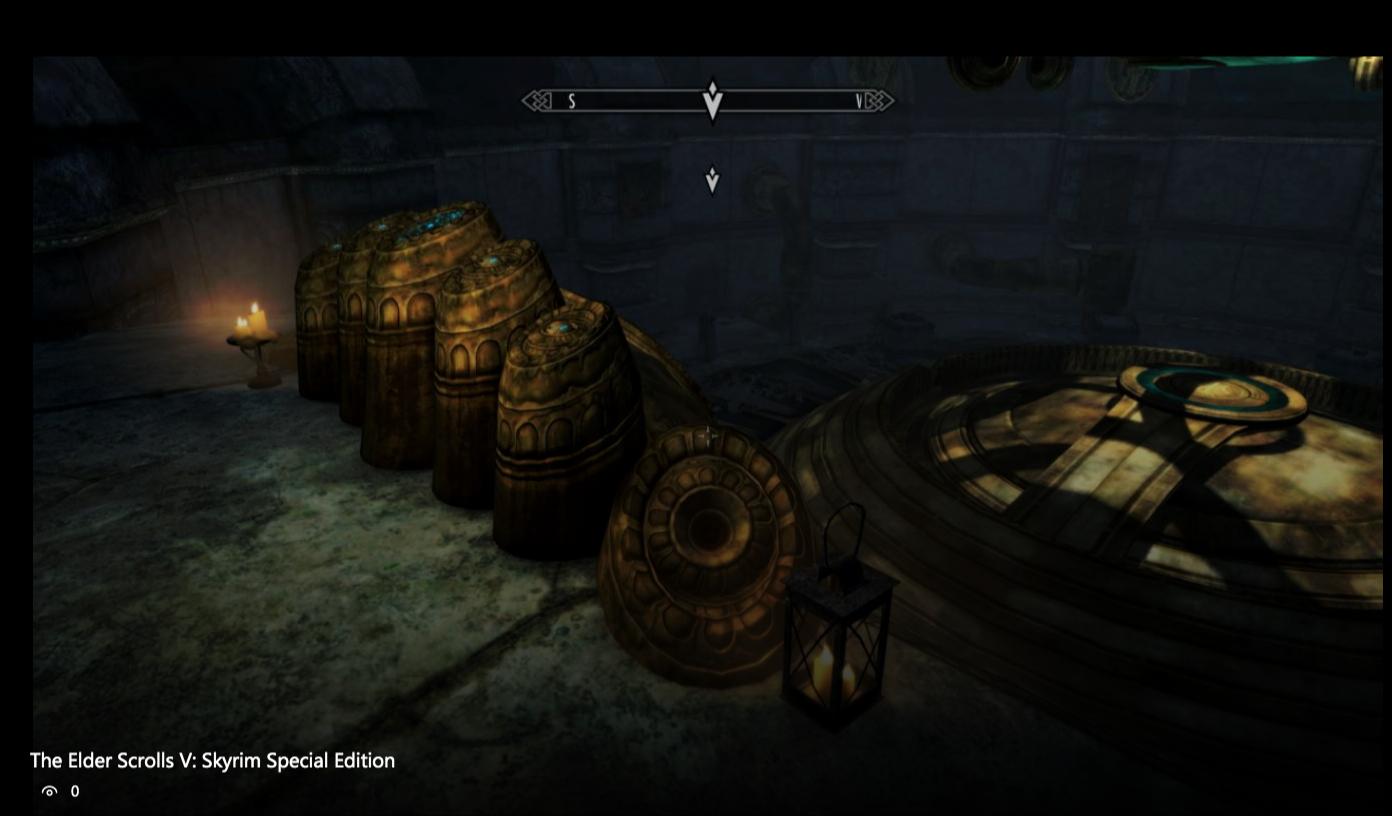The width and height of the screenshot is (1392, 816).
Task: Select the S marker on the compass bar
Action: pos(570,101)
